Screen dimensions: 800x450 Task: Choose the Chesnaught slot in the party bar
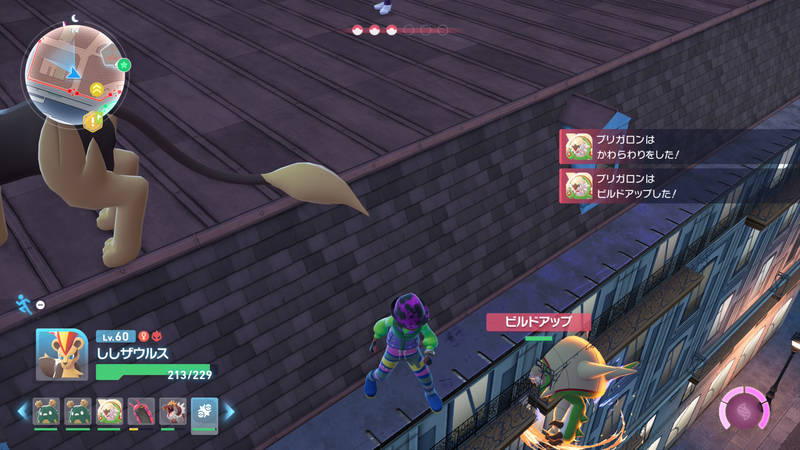108,410
